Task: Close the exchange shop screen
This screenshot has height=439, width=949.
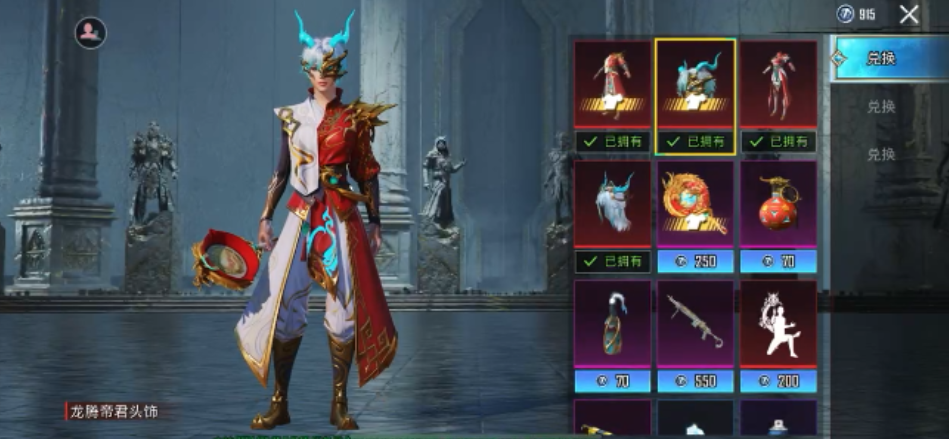Action: click(908, 14)
